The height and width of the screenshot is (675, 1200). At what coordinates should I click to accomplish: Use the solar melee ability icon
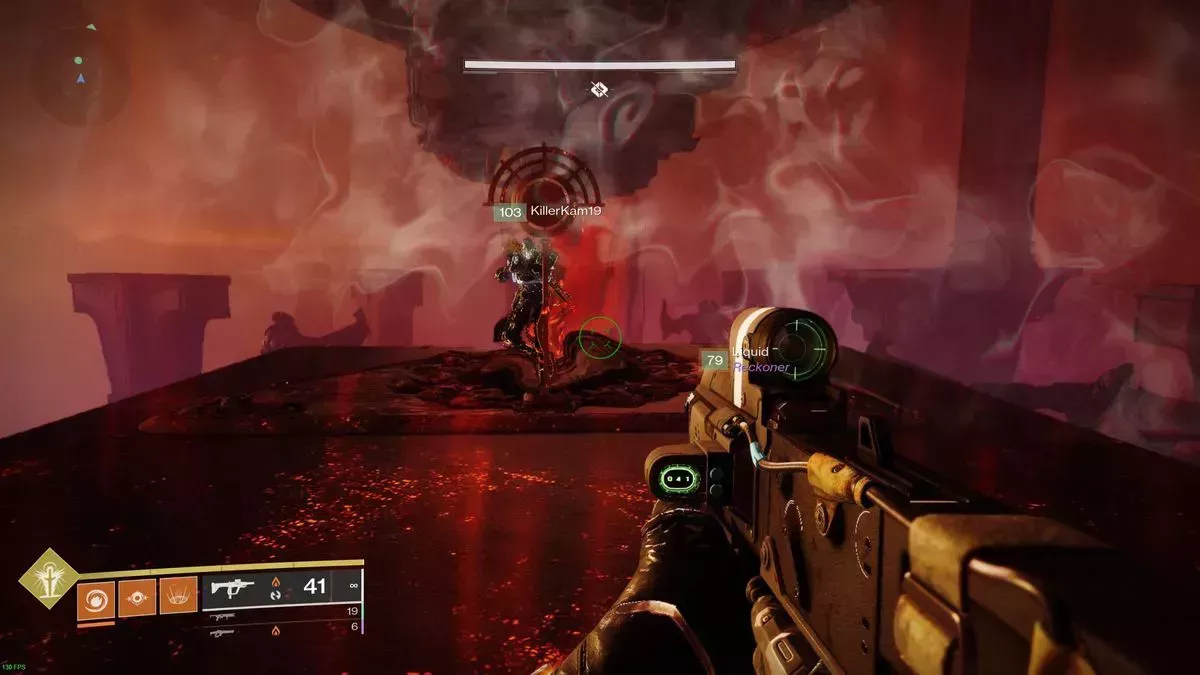coord(137,598)
